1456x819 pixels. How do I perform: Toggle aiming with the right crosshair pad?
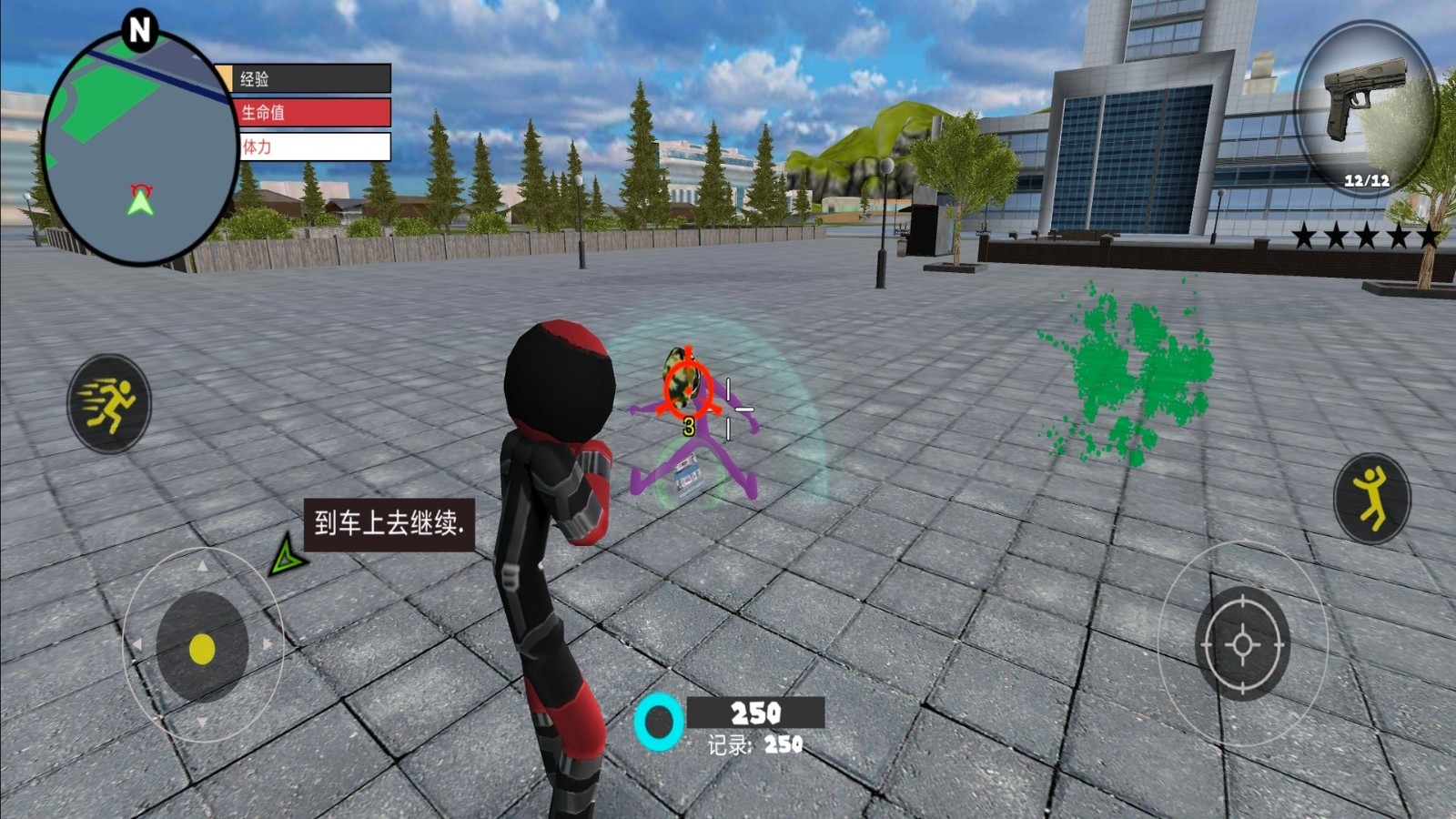pyautogui.click(x=1242, y=646)
